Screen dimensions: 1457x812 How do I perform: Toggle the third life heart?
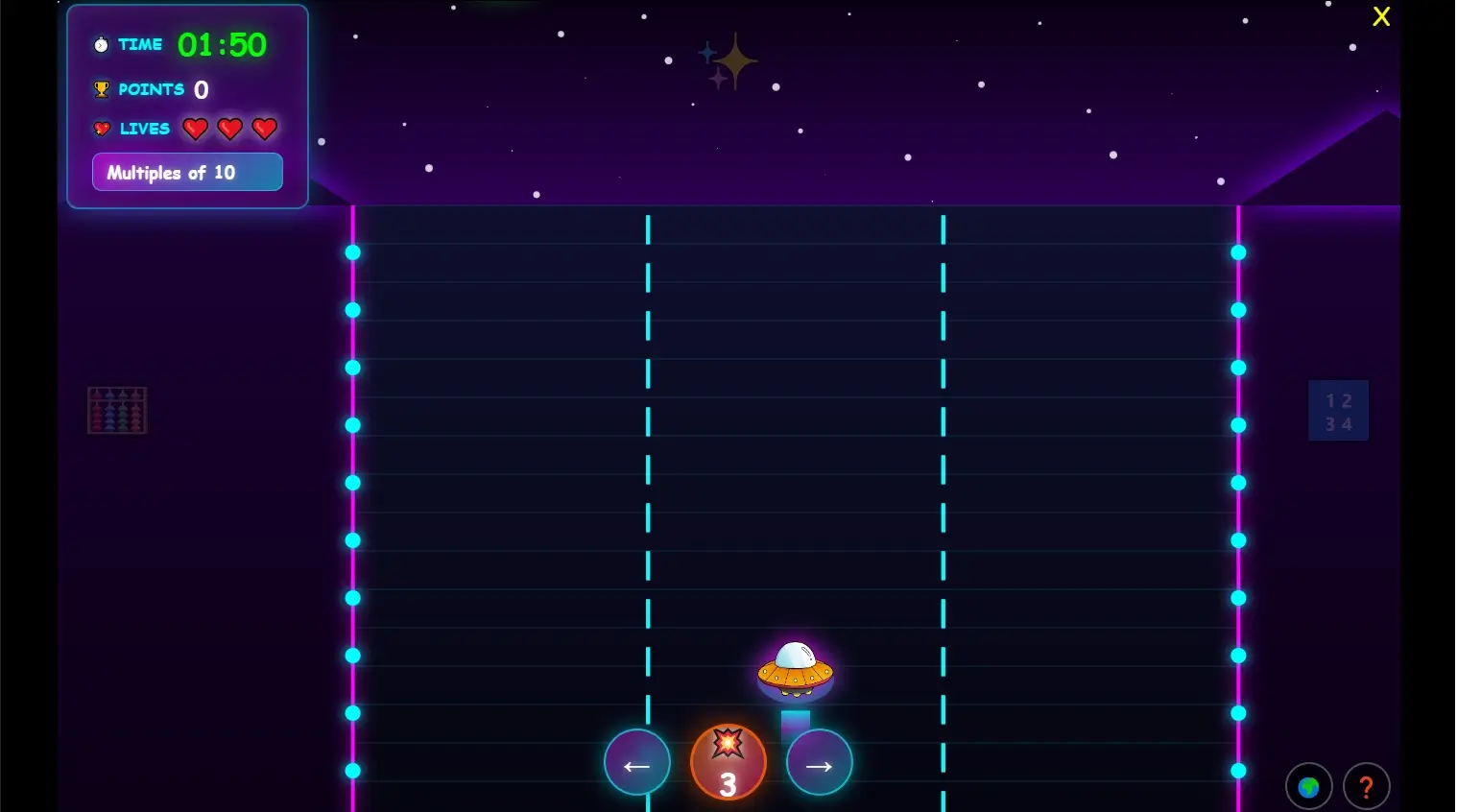tap(264, 129)
